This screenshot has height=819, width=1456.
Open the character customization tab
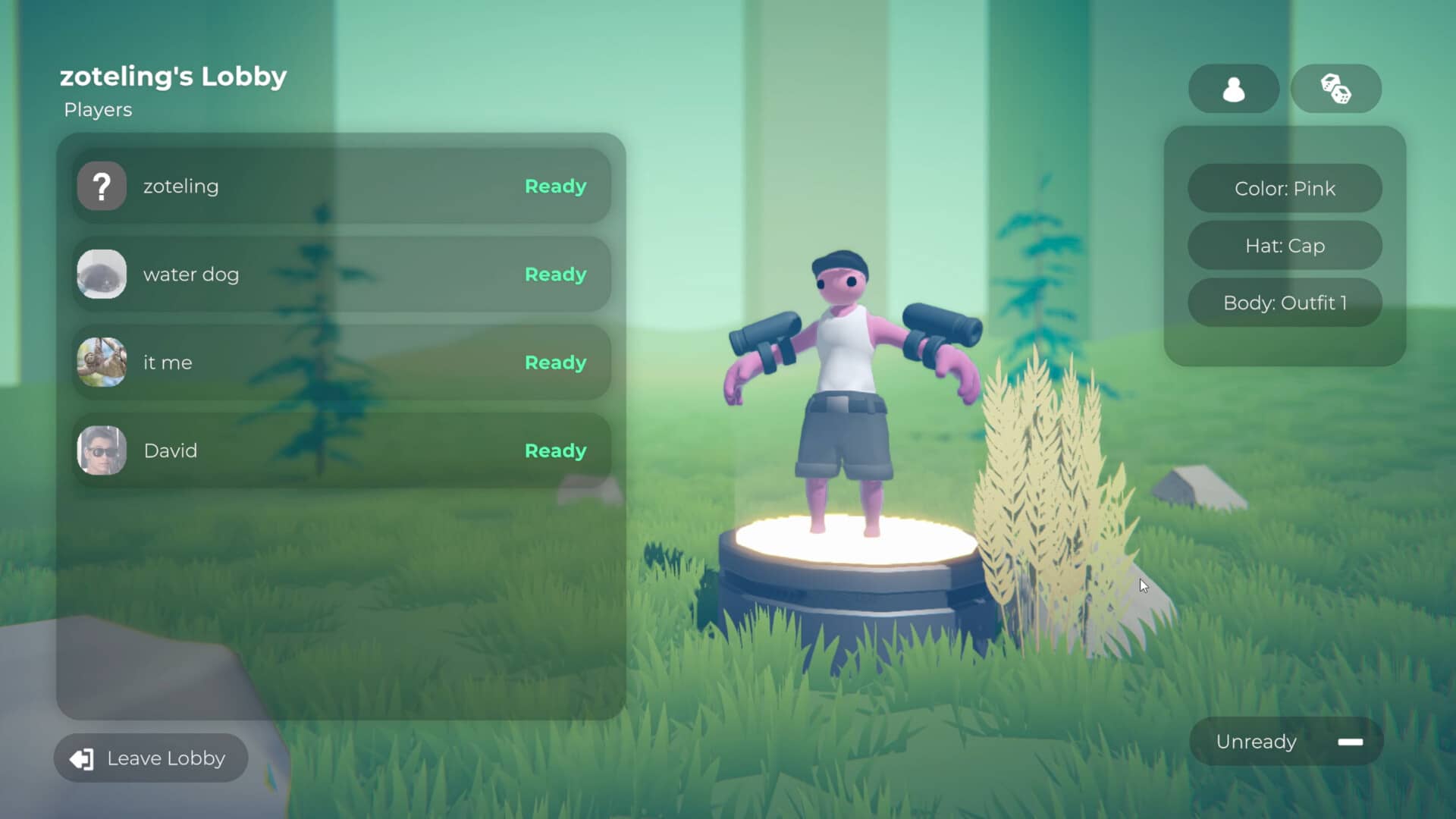click(1233, 89)
